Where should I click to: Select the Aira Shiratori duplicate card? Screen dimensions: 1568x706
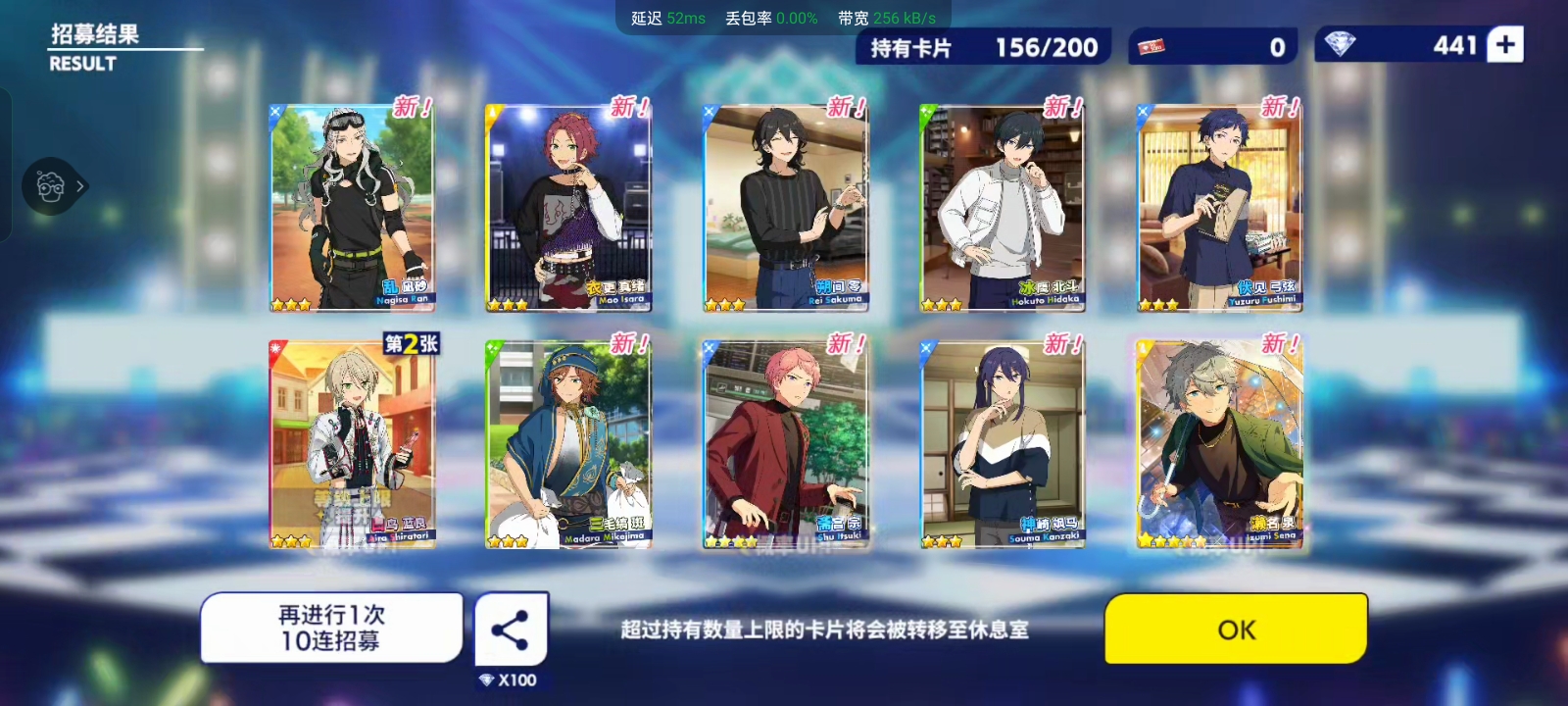(x=352, y=444)
